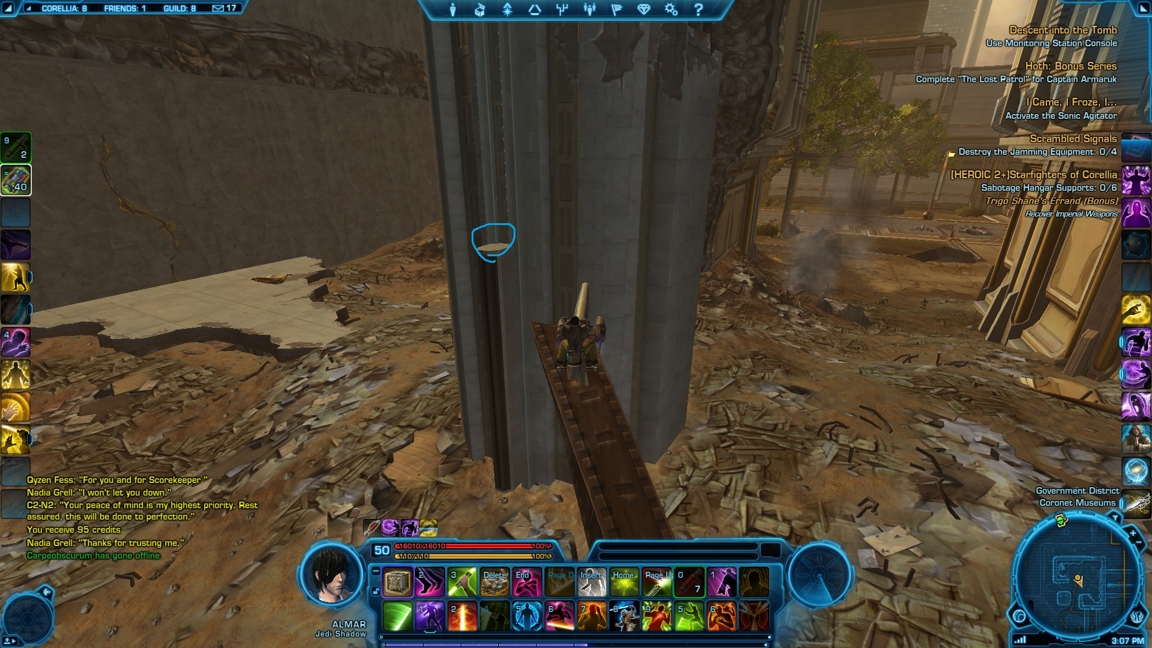Open the question mark help icon
The height and width of the screenshot is (648, 1152).
698,10
